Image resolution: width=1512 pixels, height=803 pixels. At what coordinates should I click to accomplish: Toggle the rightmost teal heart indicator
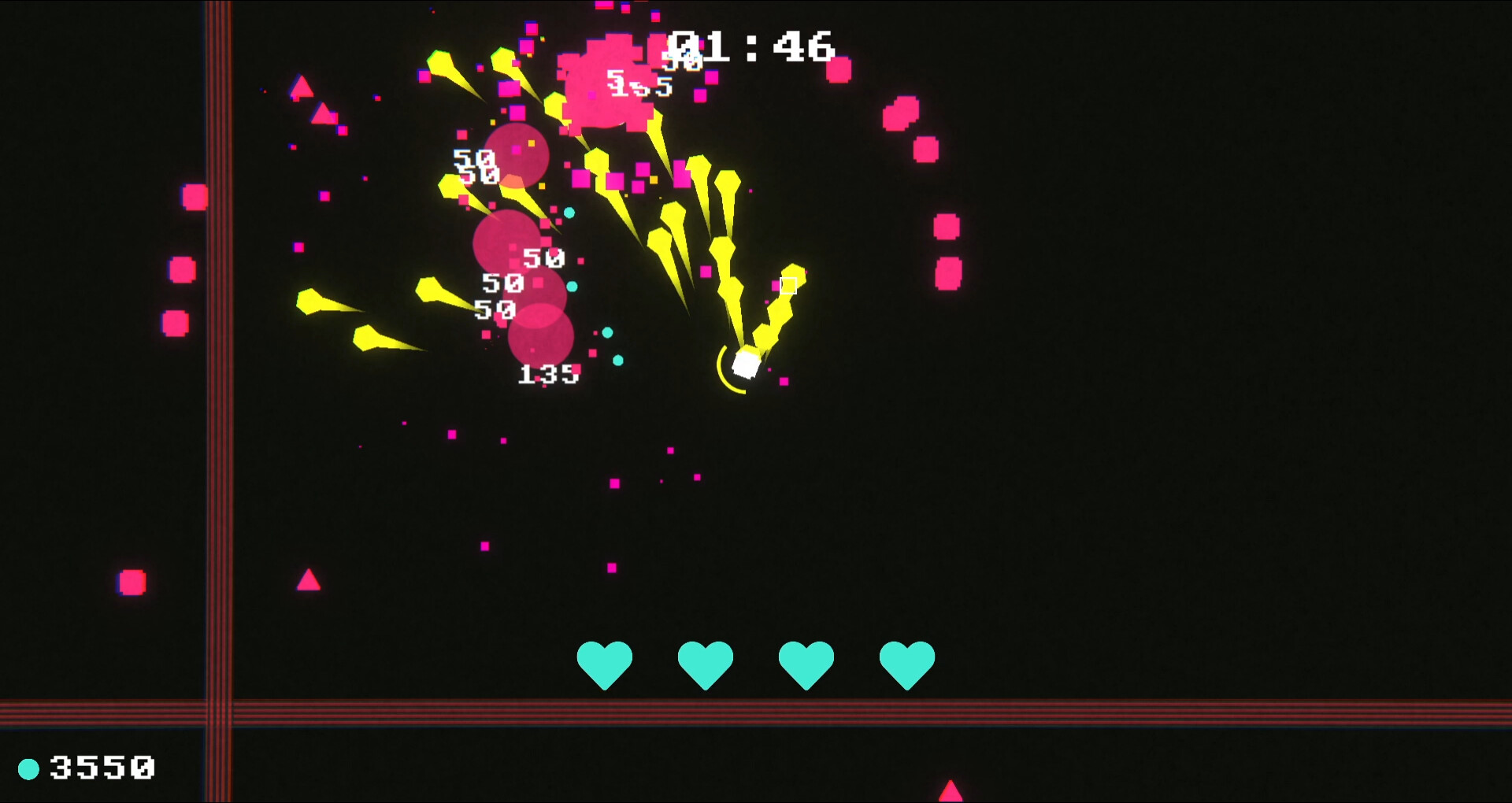(907, 665)
